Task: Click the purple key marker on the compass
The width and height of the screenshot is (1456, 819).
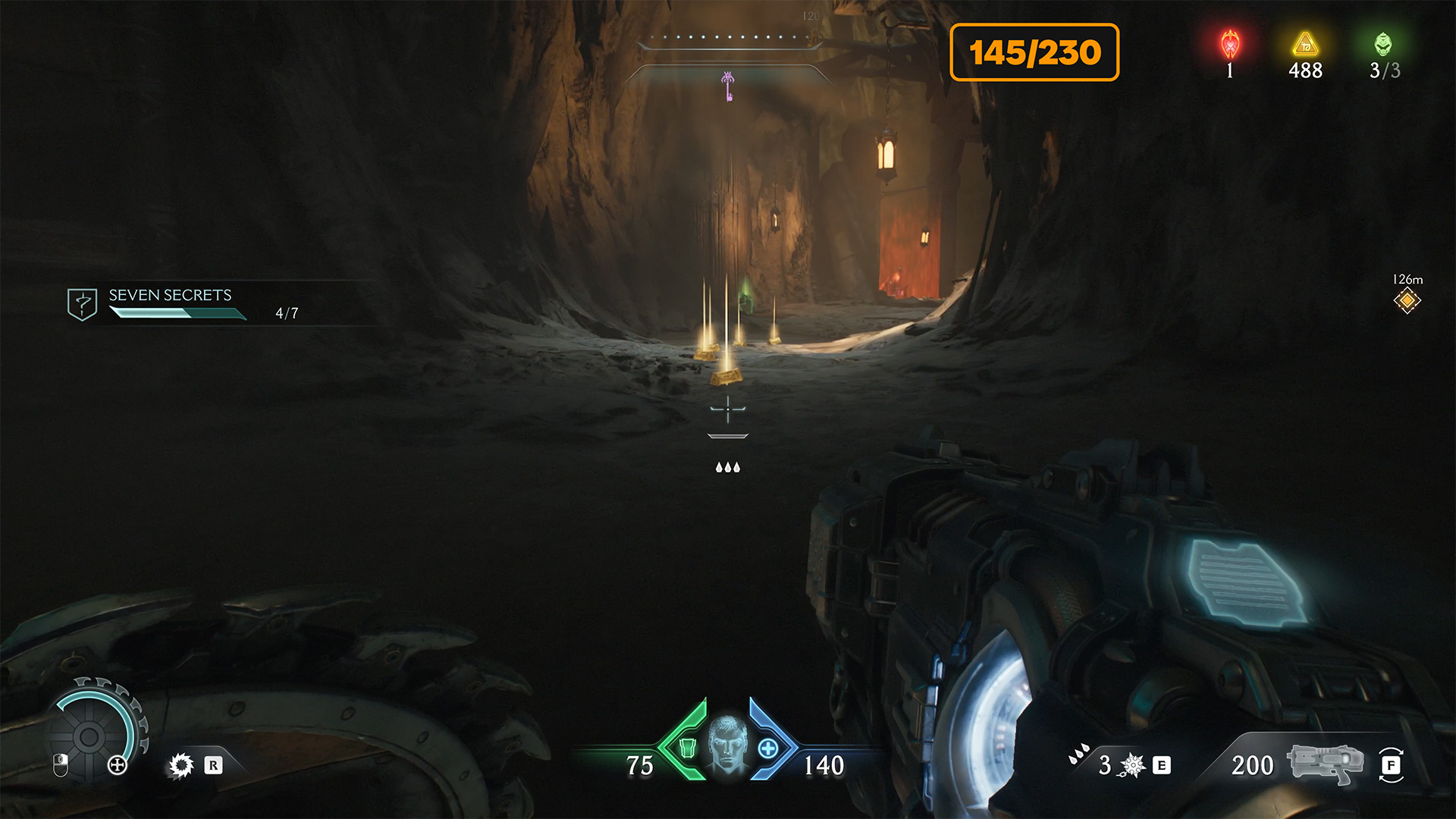Action: point(728,86)
